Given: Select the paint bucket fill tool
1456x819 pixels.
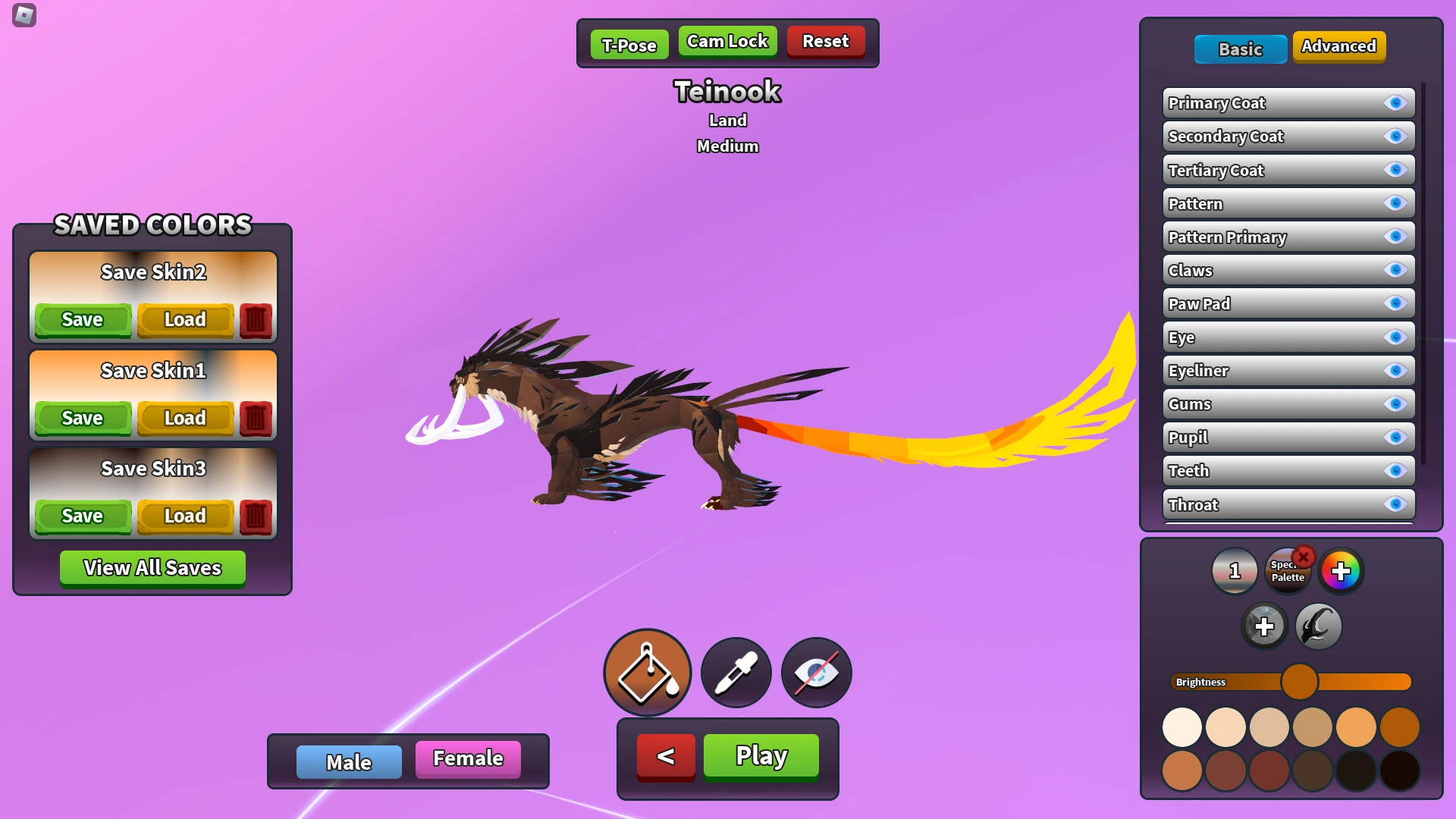Looking at the screenshot, I should click(x=647, y=673).
